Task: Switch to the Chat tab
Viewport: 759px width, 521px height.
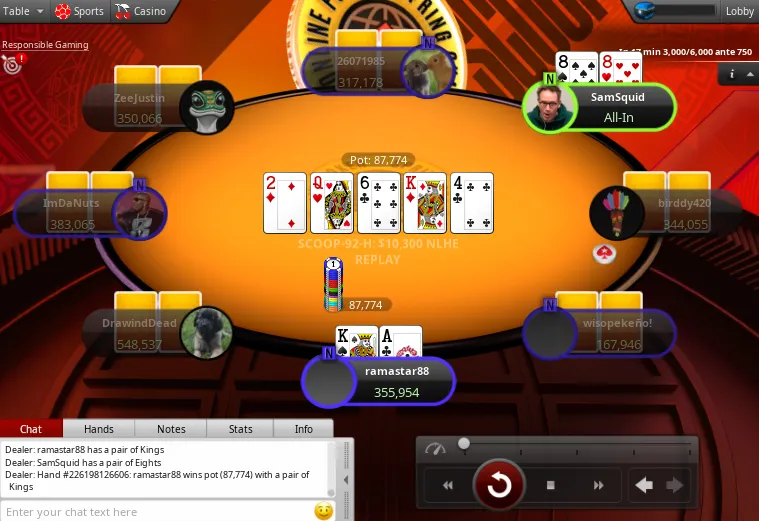Action: pos(31,429)
